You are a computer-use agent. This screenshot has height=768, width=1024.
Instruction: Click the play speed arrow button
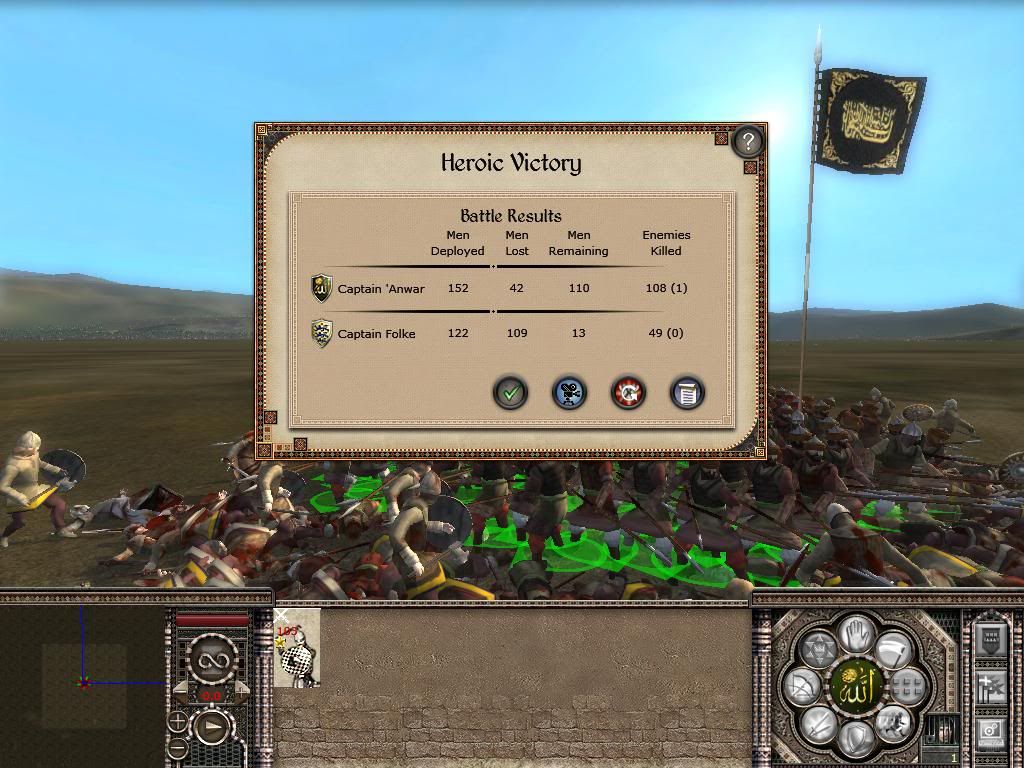[x=212, y=726]
